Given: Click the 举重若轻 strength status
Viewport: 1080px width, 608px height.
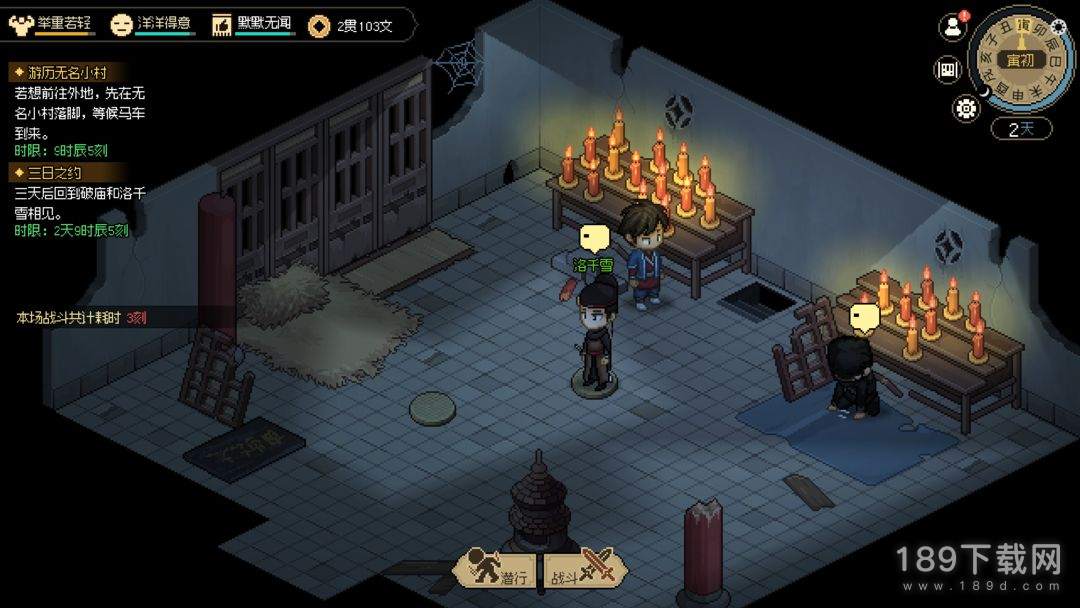Looking at the screenshot, I should pyautogui.click(x=52, y=25).
